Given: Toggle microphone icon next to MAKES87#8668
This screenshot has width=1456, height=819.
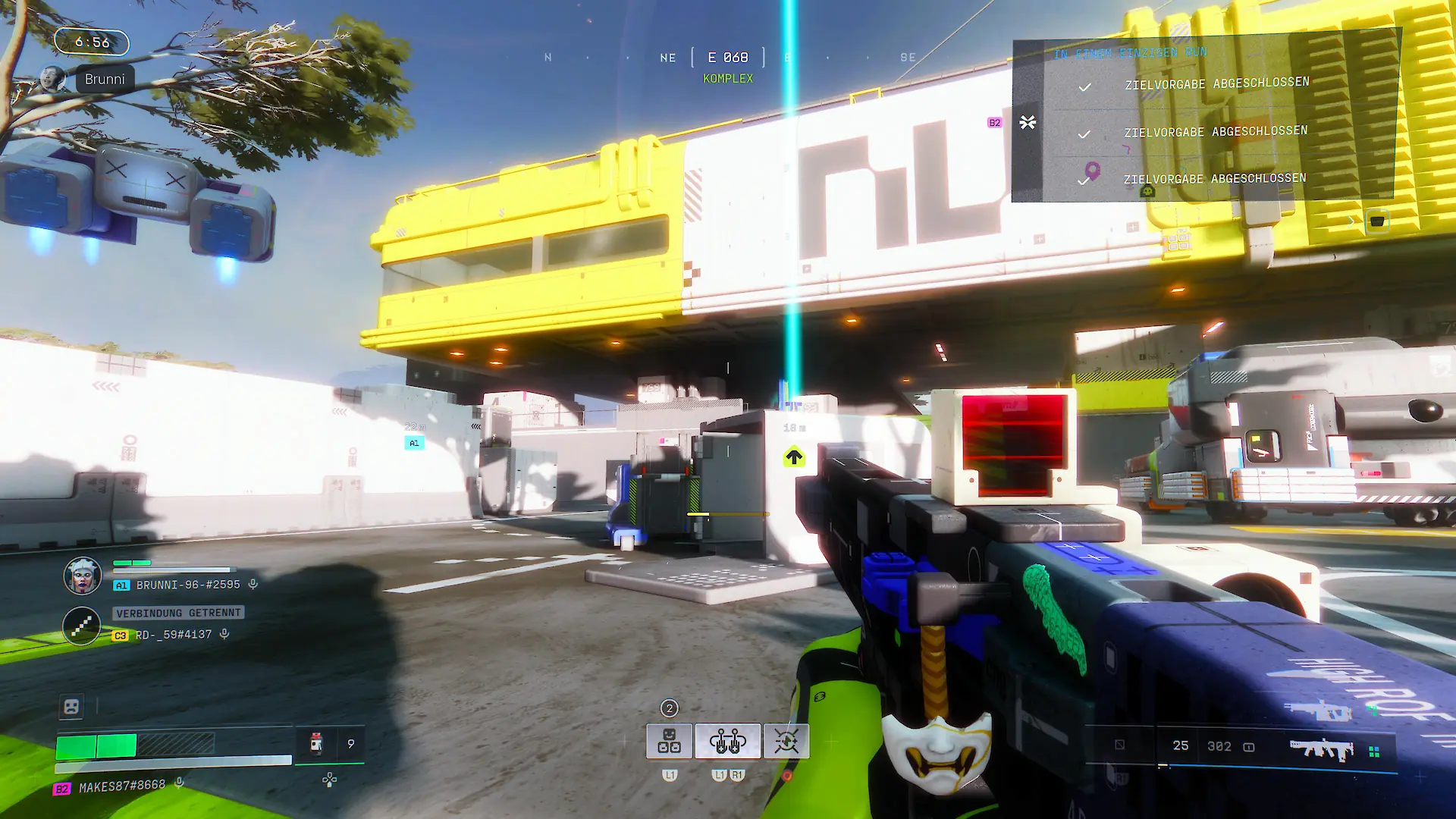Looking at the screenshot, I should [180, 783].
